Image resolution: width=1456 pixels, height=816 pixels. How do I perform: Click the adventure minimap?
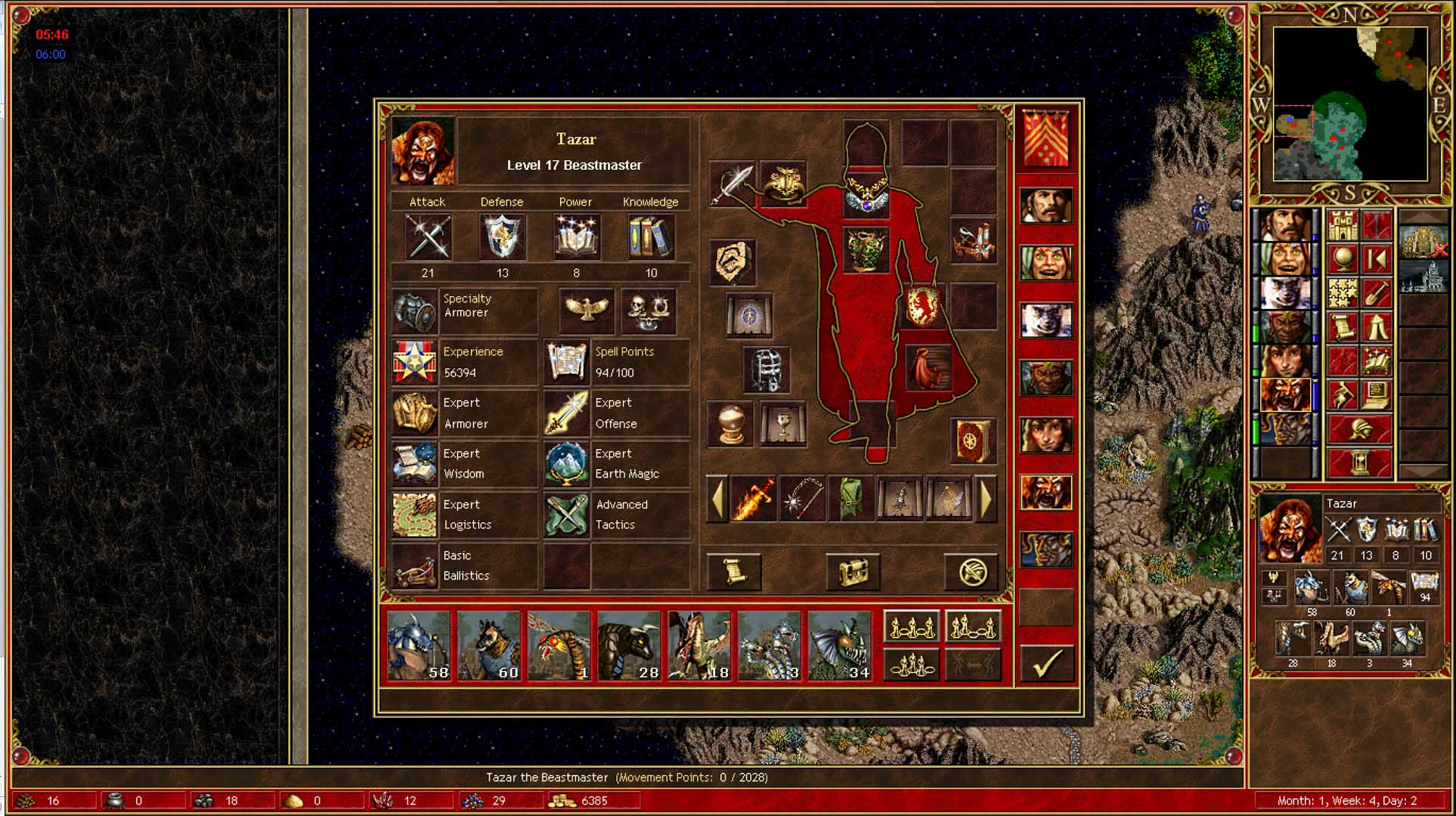[x=1350, y=104]
